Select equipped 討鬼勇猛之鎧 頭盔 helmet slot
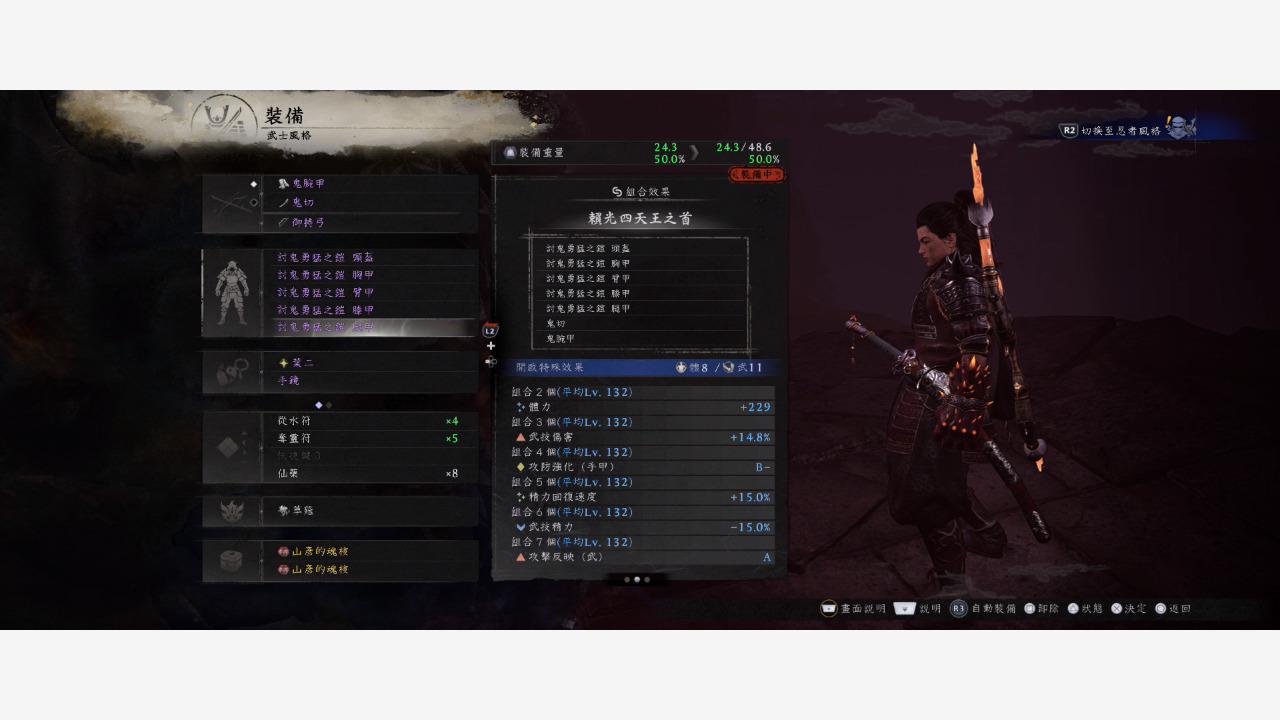Screen dimensions: 1280x720 (x=370, y=258)
